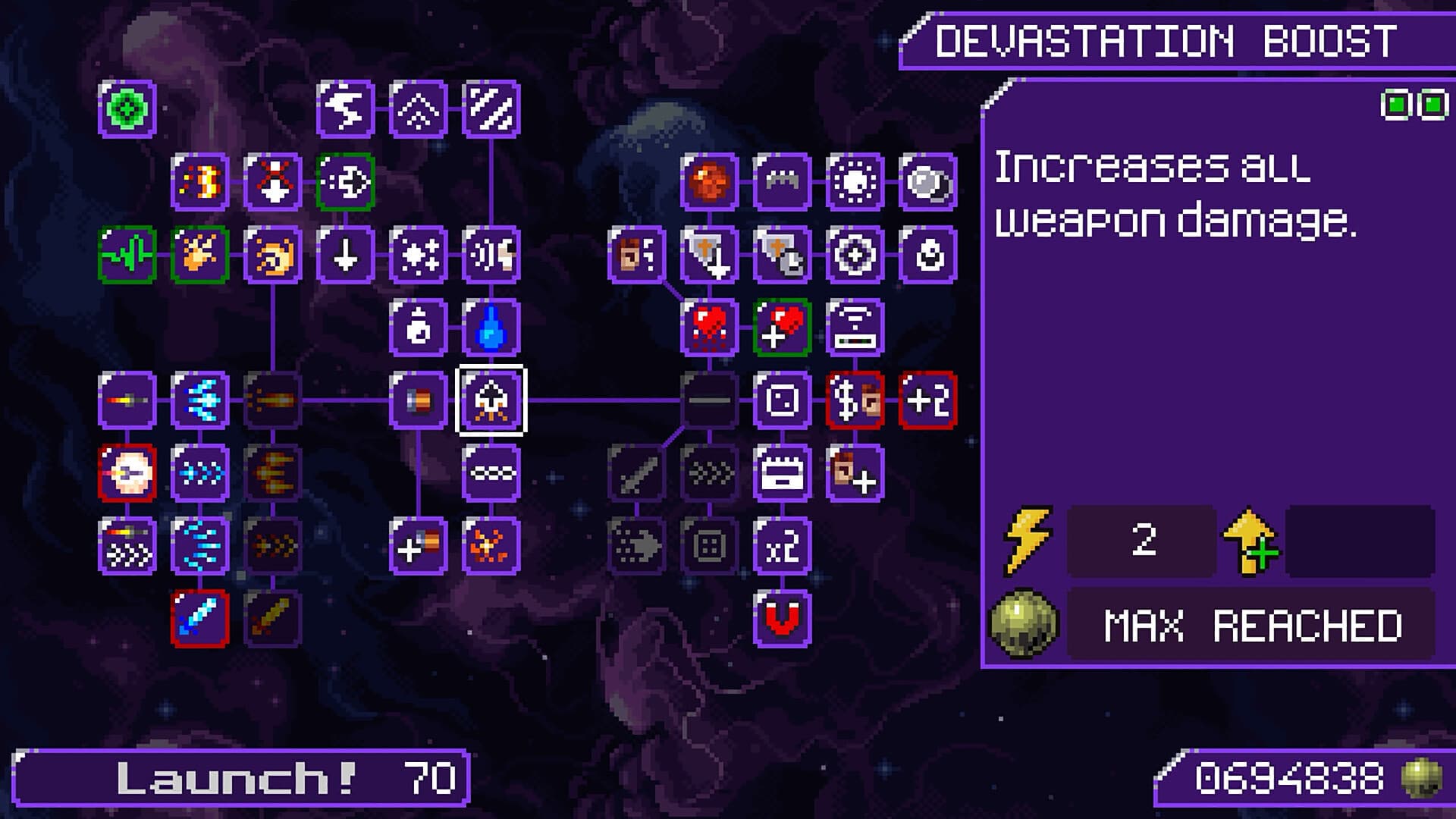Select the diagonal slashes node in the top row
This screenshot has height=819, width=1456.
coord(491,110)
